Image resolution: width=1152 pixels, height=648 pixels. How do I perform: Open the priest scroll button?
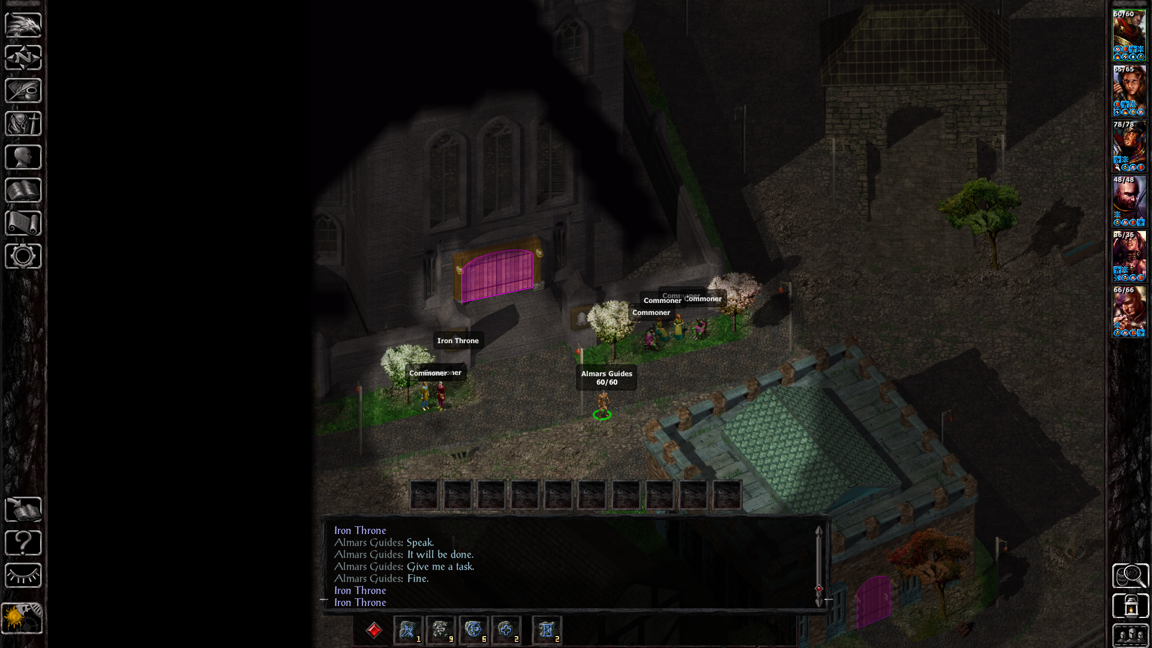pyautogui.click(x=23, y=223)
